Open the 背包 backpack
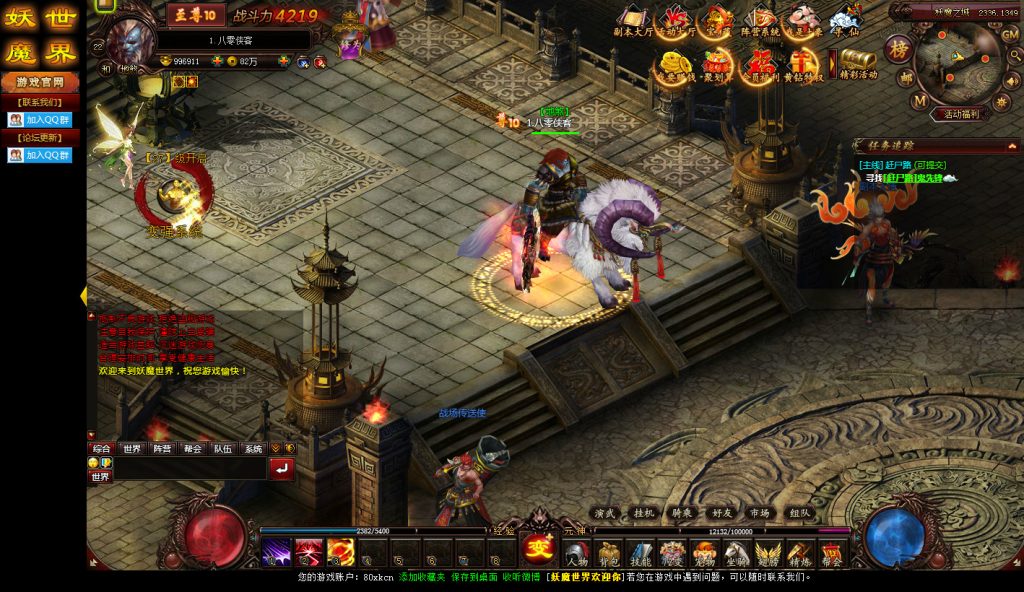The image size is (1024, 592). pyautogui.click(x=609, y=553)
